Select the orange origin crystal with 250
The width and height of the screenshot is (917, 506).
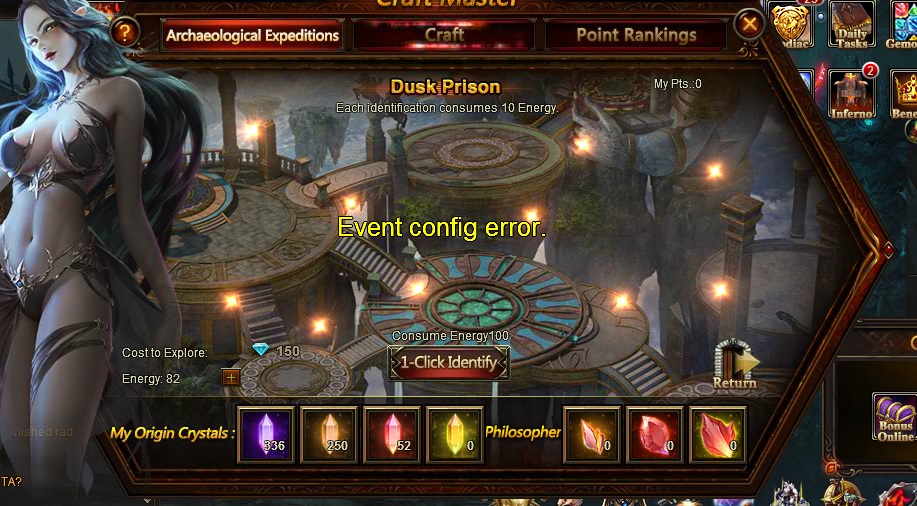pos(329,435)
